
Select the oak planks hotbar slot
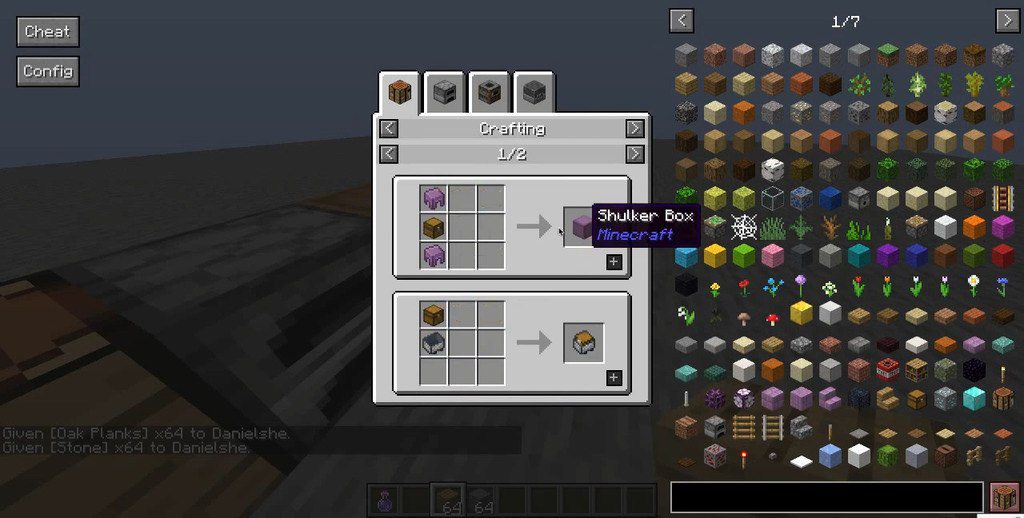447,498
